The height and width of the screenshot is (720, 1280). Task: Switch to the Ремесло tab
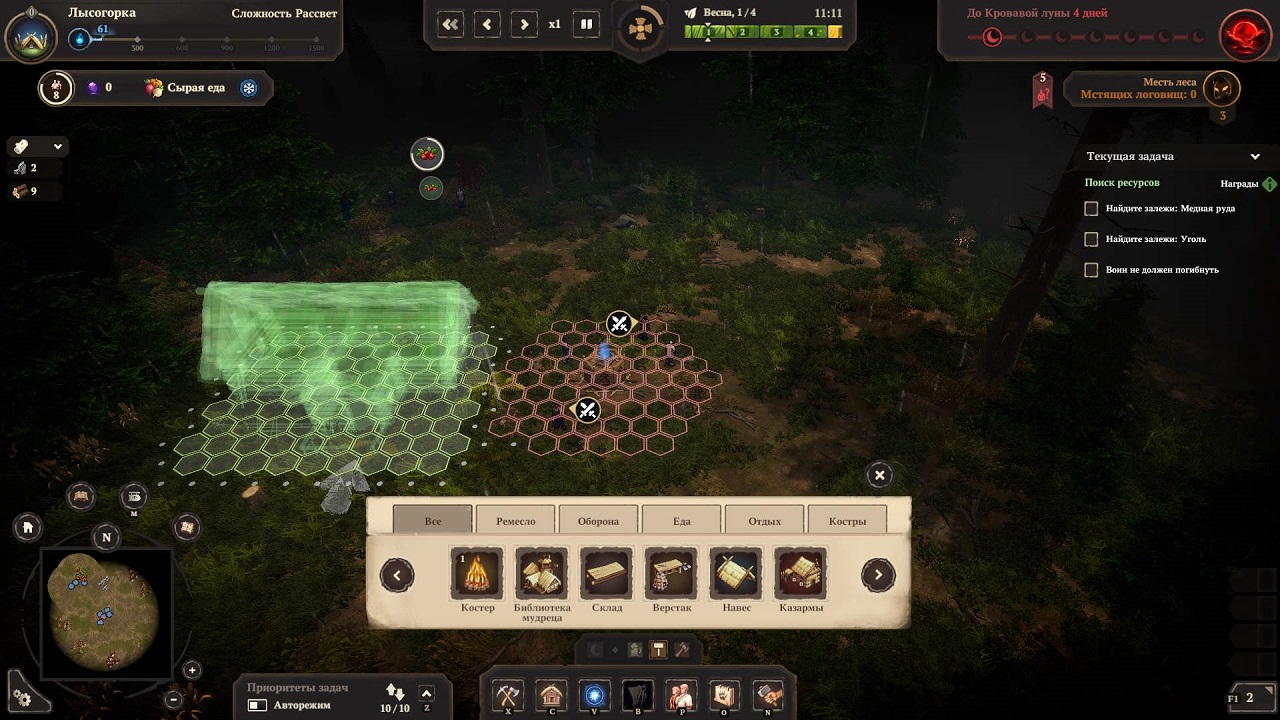pyautogui.click(x=515, y=521)
